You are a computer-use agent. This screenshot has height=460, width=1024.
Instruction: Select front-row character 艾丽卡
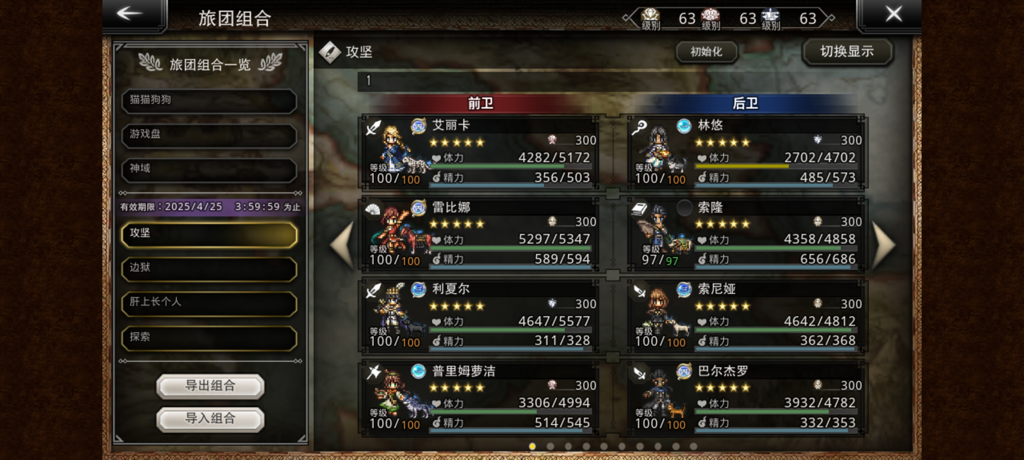click(x=479, y=151)
